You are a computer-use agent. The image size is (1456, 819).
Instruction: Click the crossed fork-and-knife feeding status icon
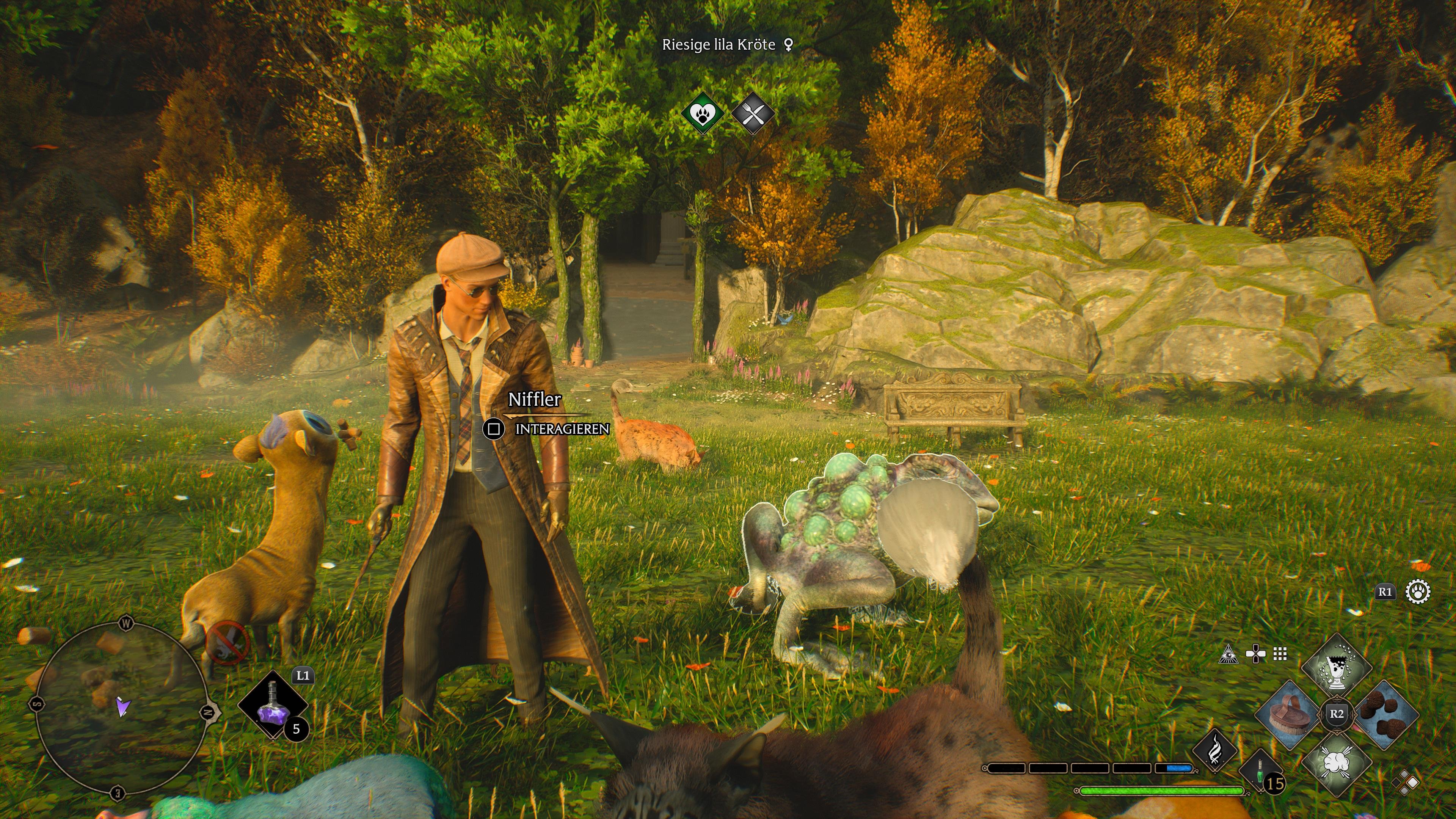click(752, 114)
